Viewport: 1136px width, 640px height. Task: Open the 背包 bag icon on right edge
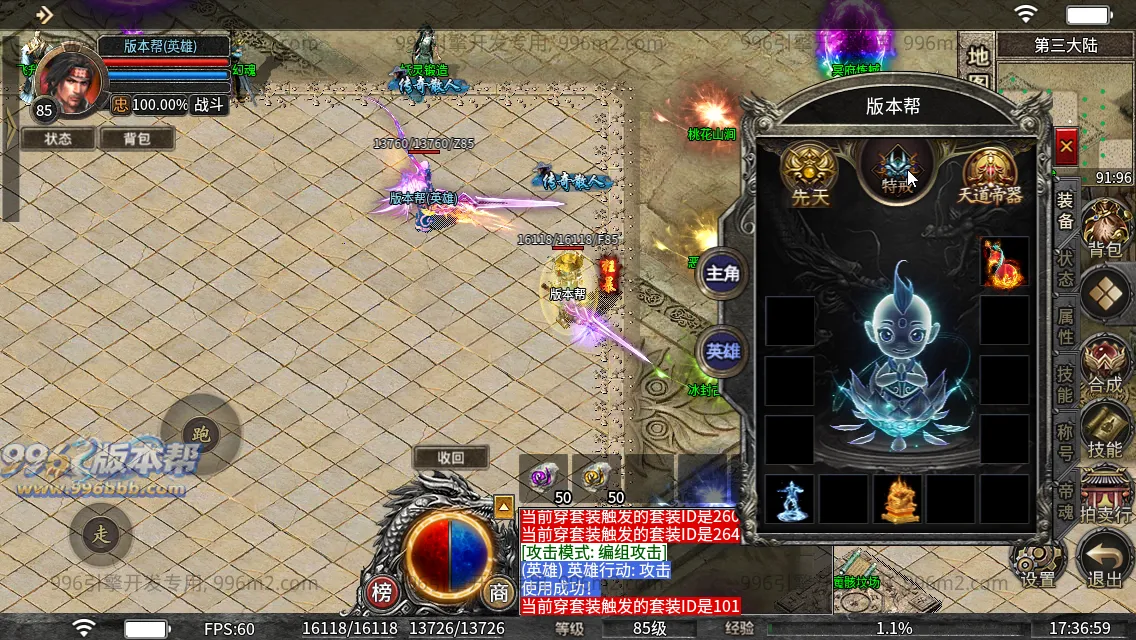1105,228
